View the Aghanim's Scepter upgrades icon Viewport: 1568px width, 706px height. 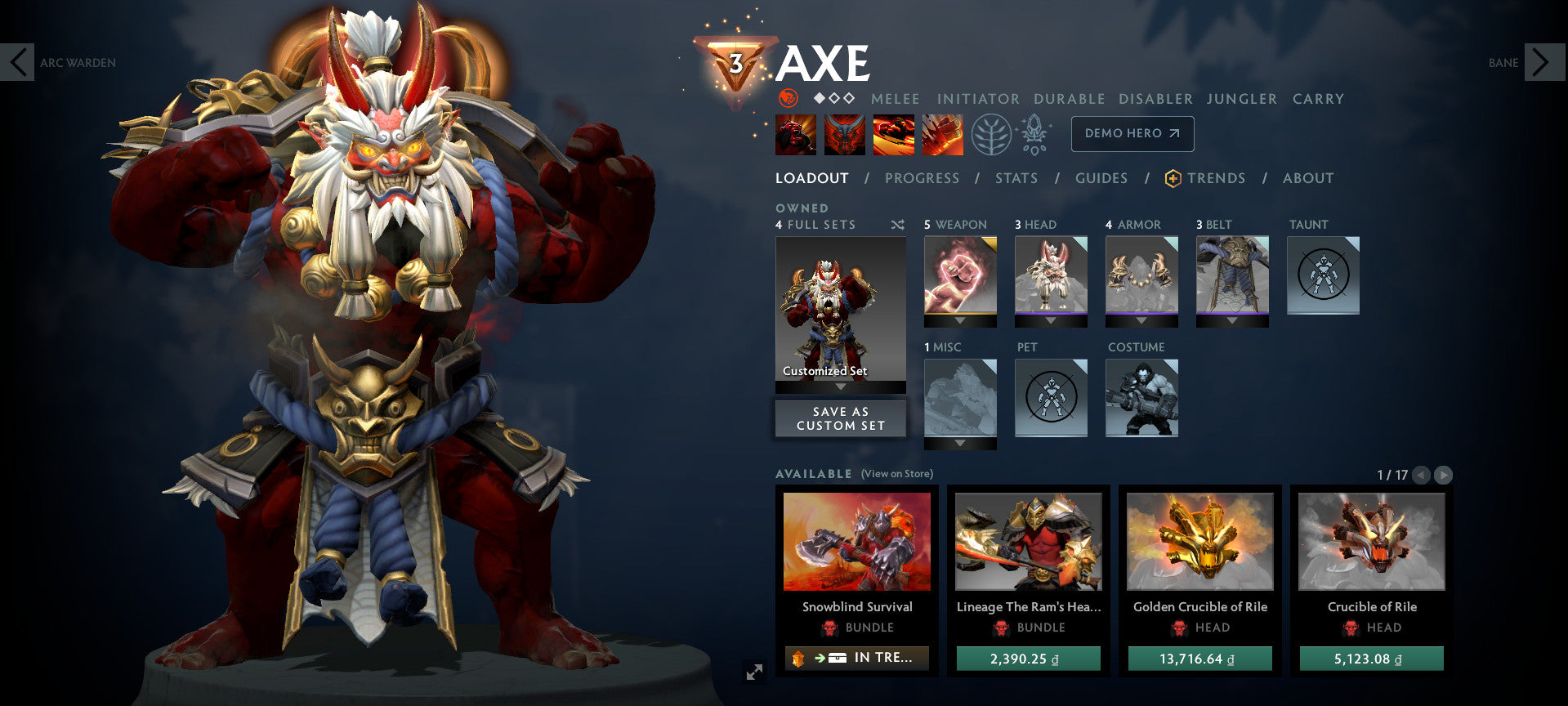point(1034,134)
